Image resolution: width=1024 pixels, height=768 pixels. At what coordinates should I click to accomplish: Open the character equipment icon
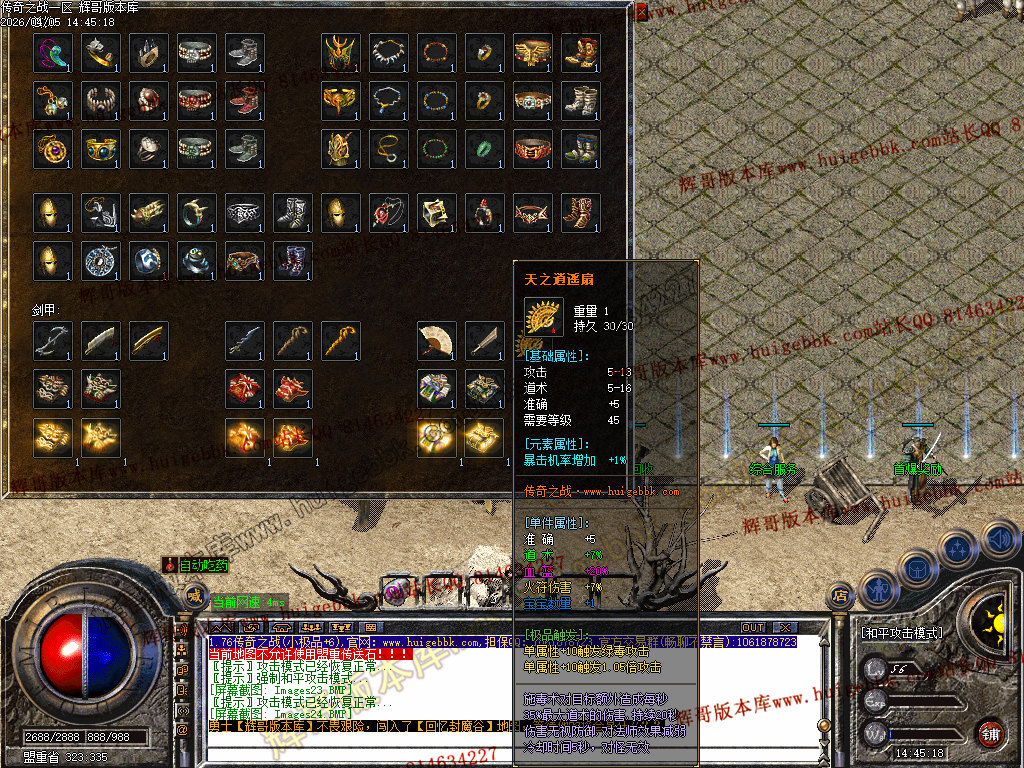(x=877, y=589)
